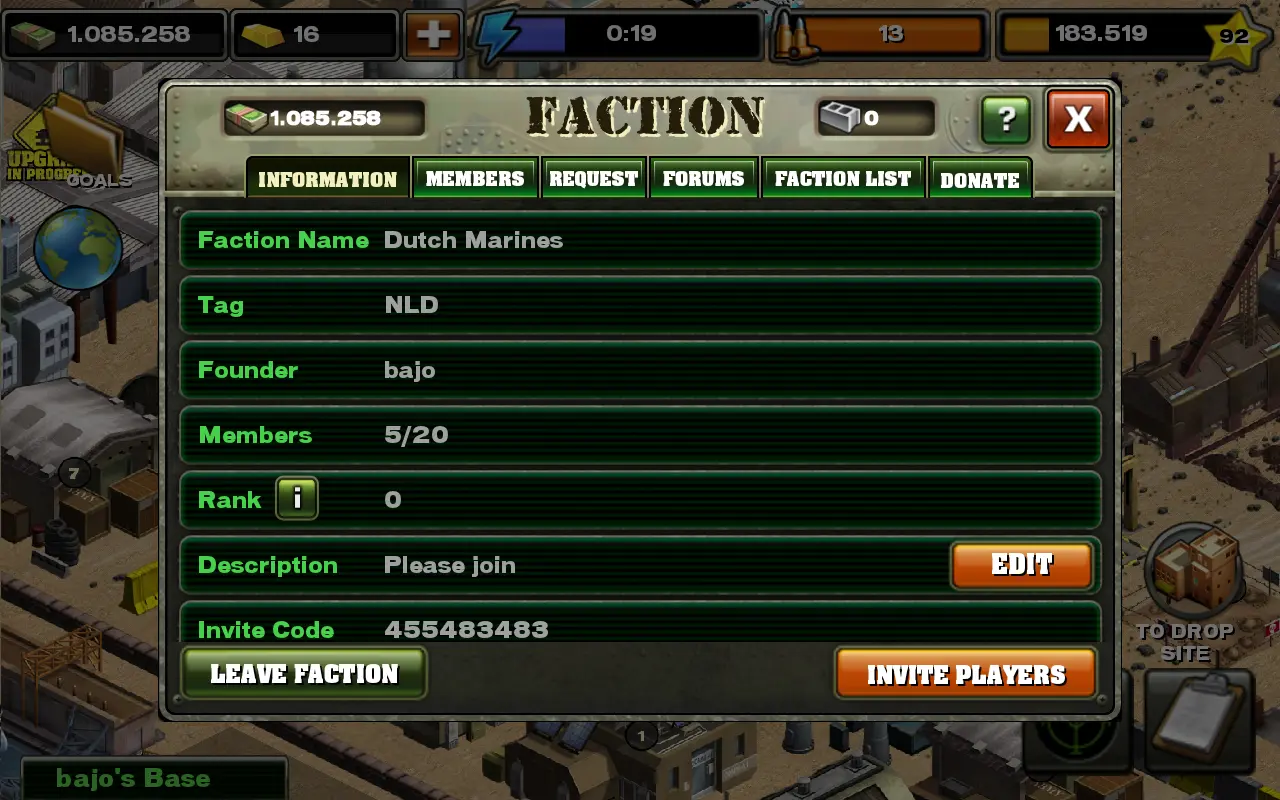This screenshot has height=800, width=1280.
Task: Show the Forums tab
Action: coord(703,179)
